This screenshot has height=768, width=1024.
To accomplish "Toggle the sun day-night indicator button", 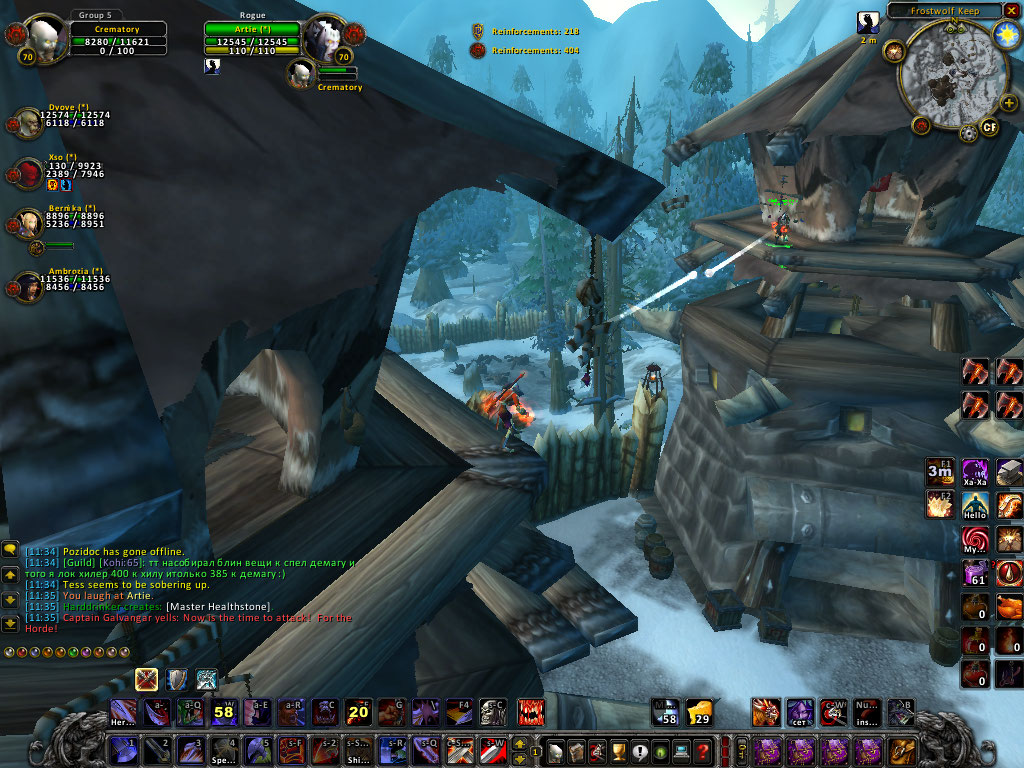I will (1006, 35).
